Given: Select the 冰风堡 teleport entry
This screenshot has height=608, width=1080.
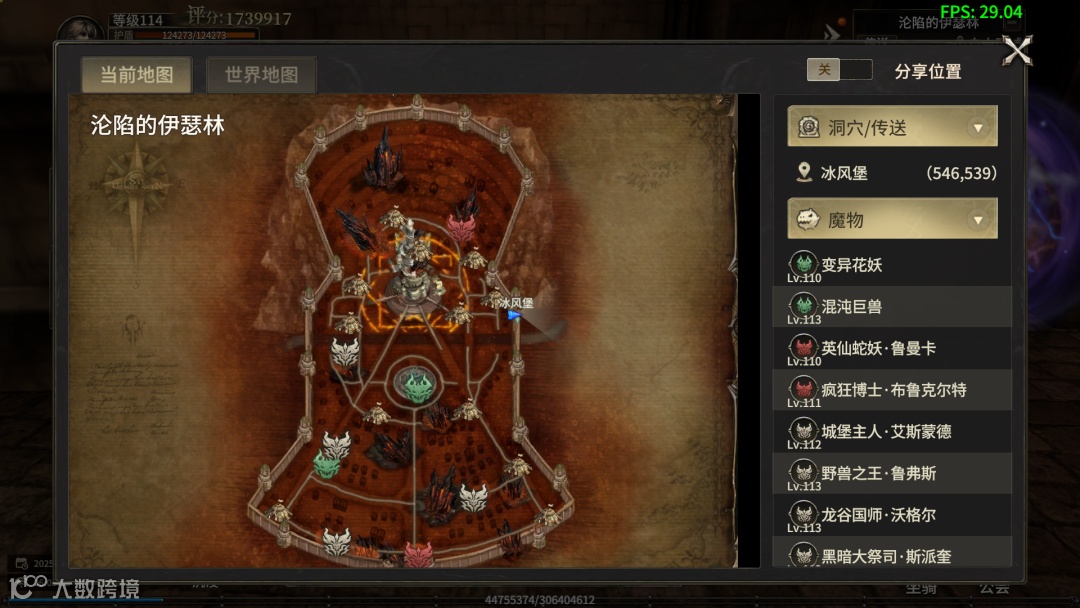Looking at the screenshot, I should (x=892, y=173).
